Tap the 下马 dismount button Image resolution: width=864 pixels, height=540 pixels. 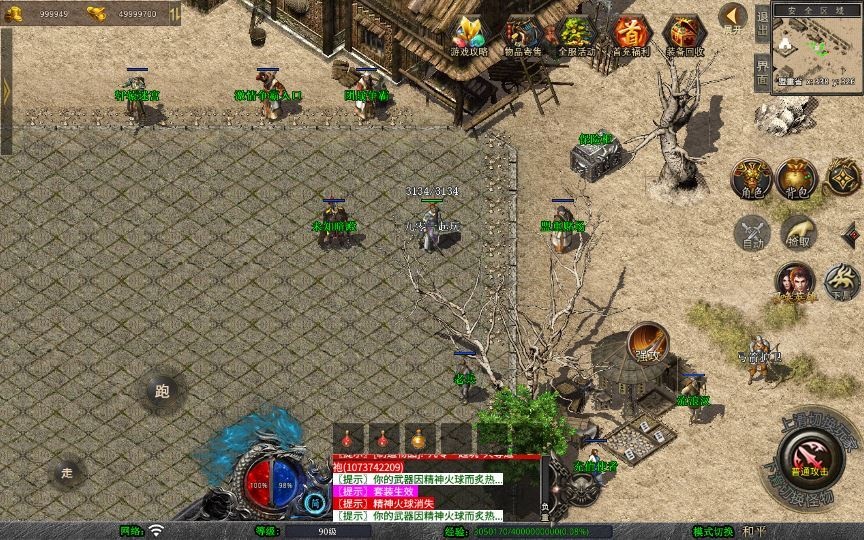coord(841,282)
